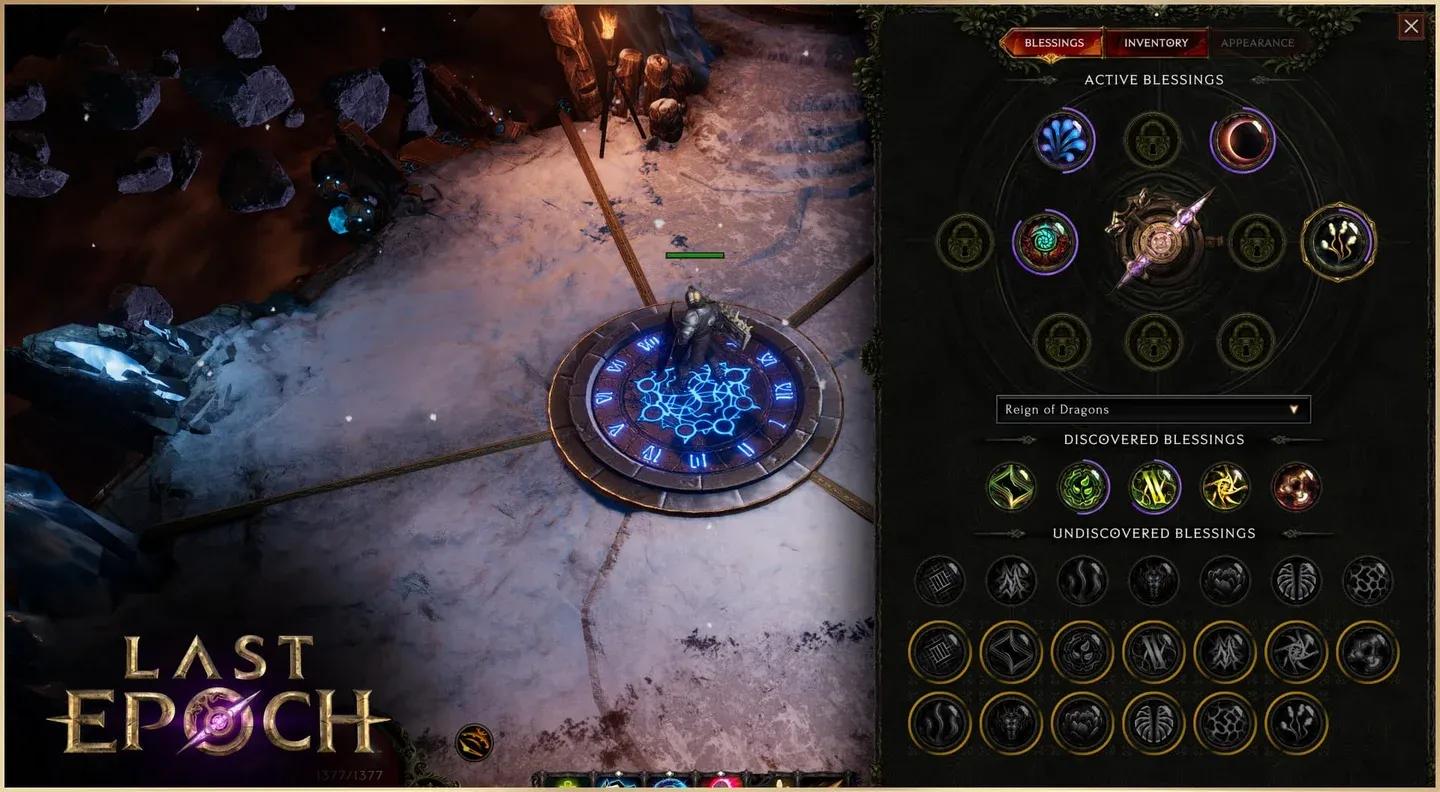Open the Appearance tab
This screenshot has height=792, width=1440.
(x=1257, y=43)
